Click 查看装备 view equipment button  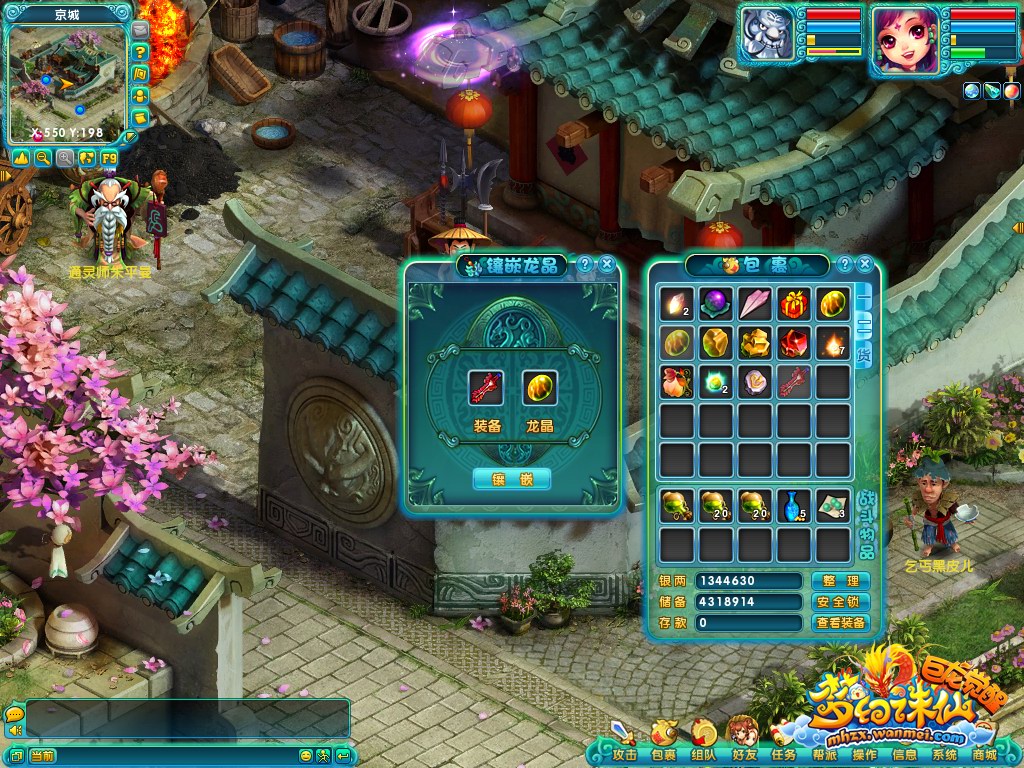[840, 623]
